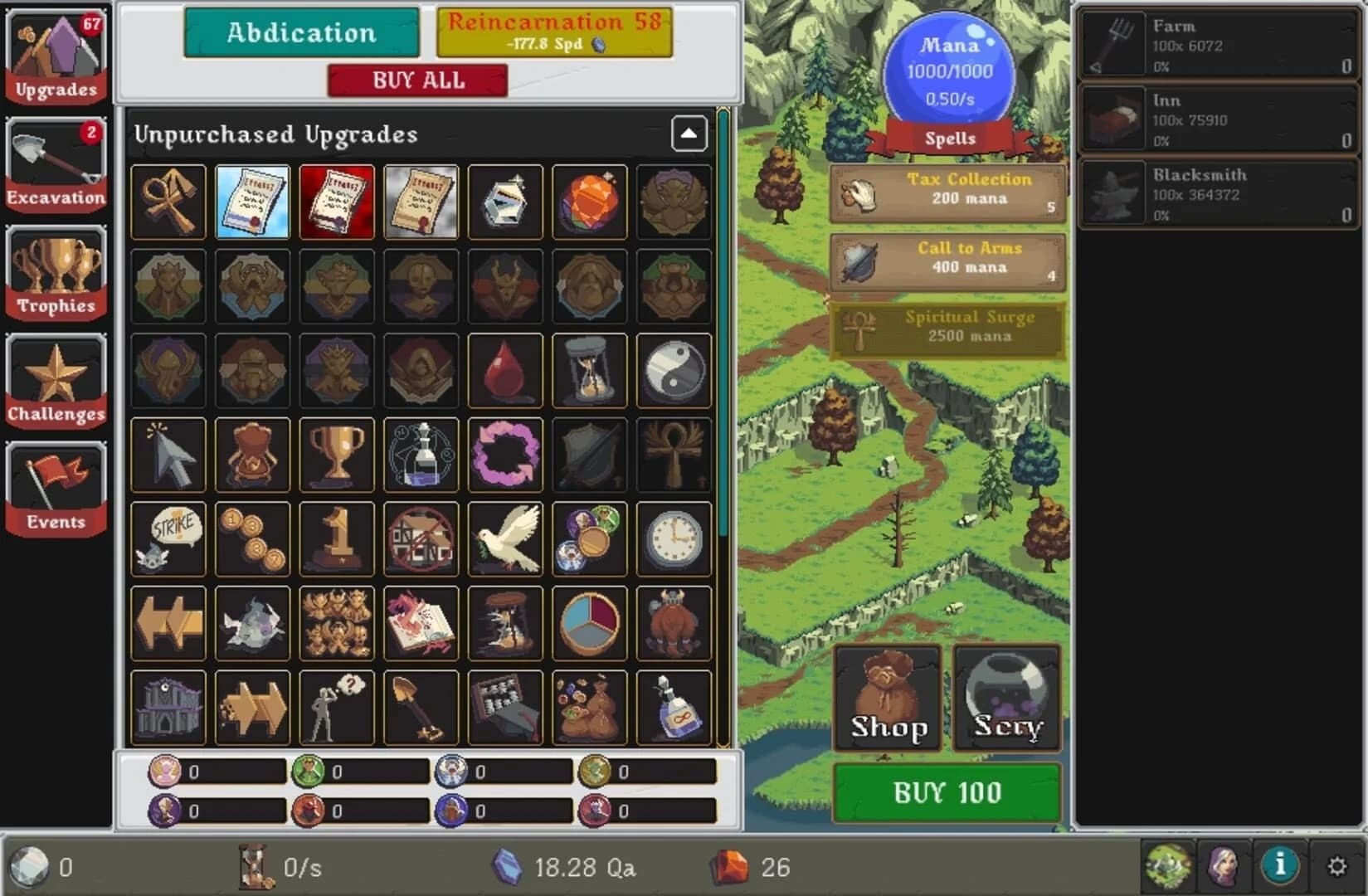Viewport: 1368px width, 896px height.
Task: Click the shovel upgrade icon
Action: pos(421,707)
